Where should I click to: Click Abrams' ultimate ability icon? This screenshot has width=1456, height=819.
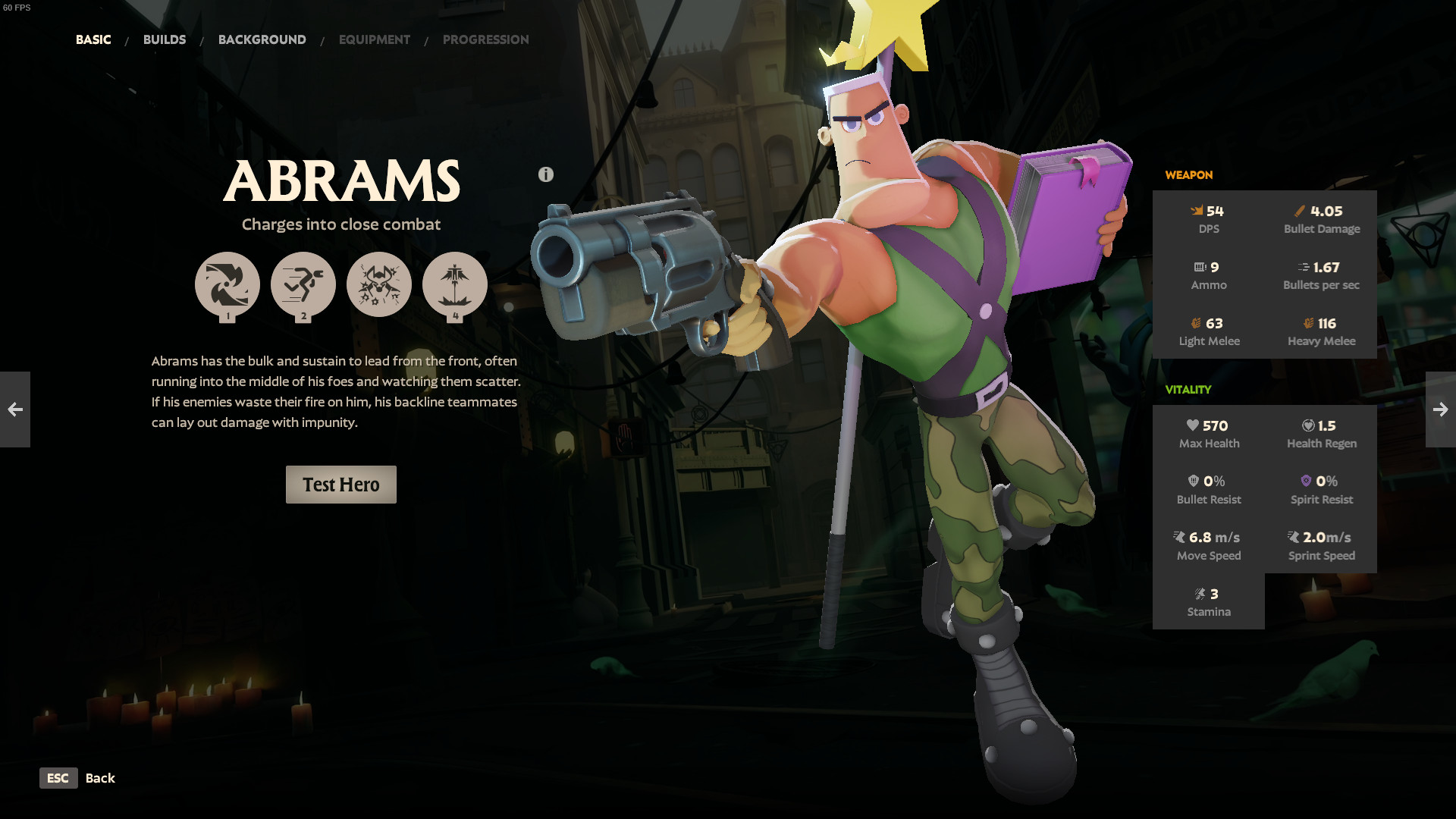click(456, 286)
